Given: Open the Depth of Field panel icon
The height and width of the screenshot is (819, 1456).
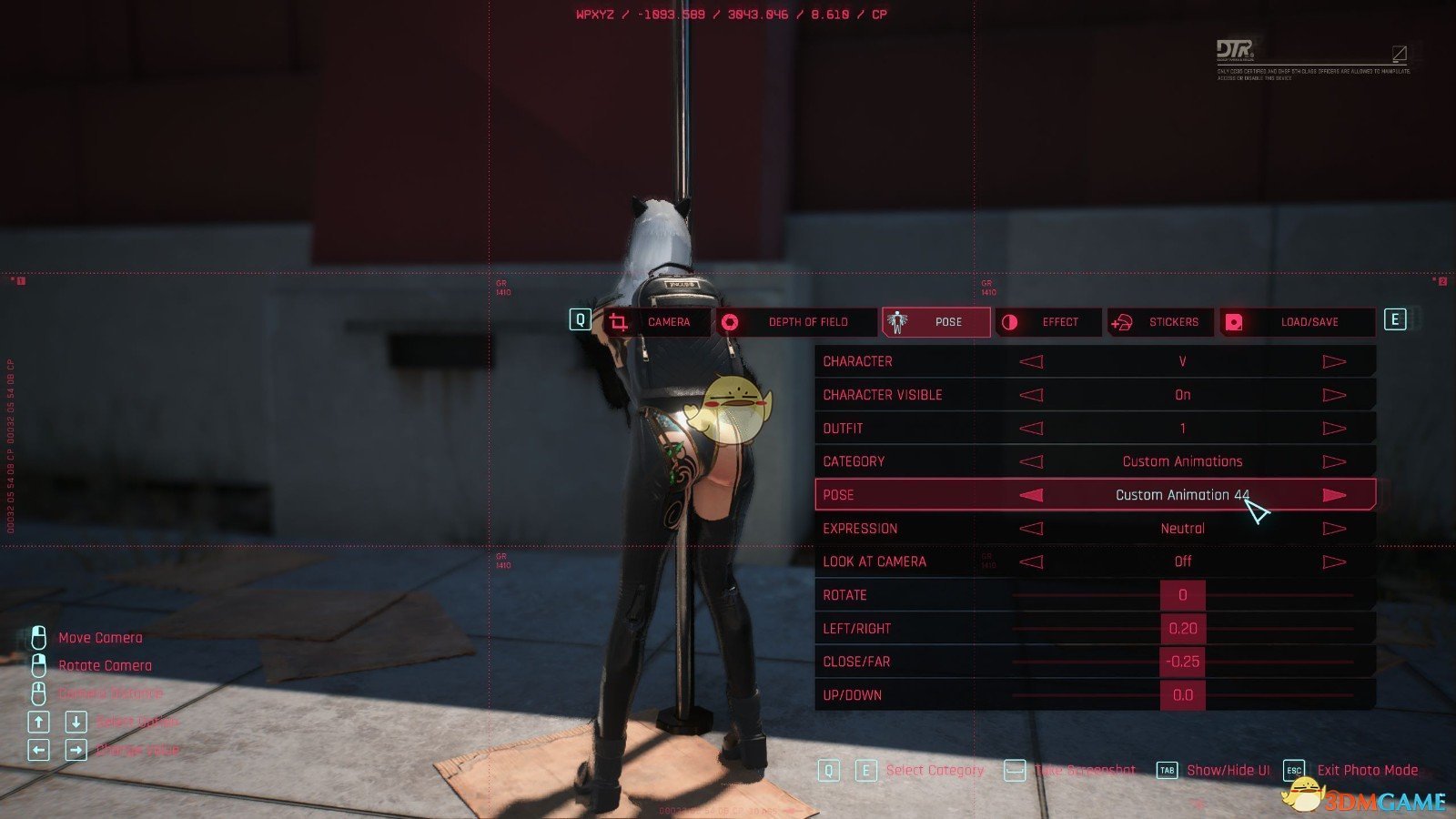Looking at the screenshot, I should (732, 321).
